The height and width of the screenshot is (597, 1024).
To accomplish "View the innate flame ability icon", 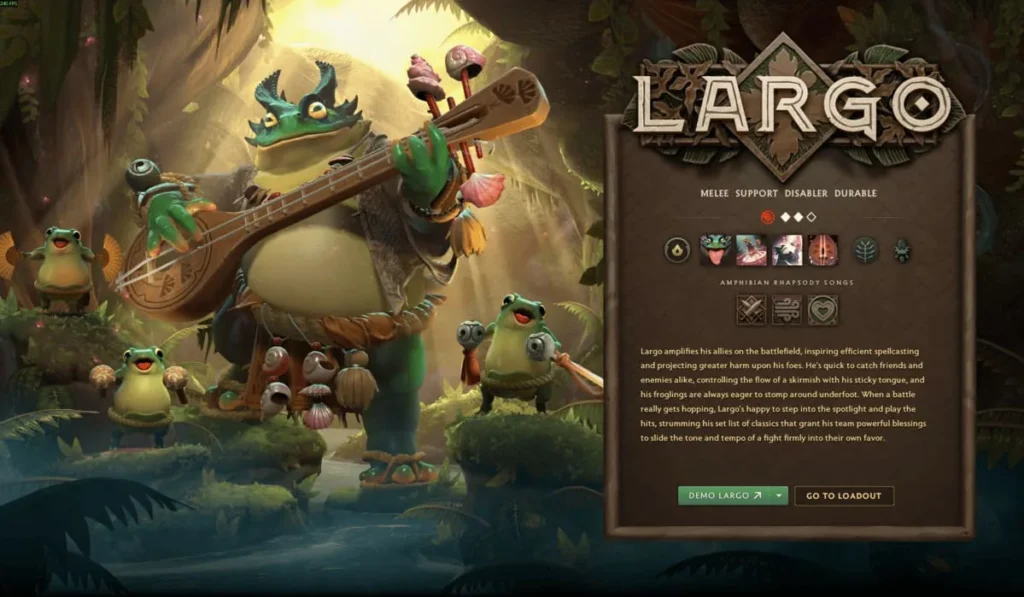I will coord(679,250).
